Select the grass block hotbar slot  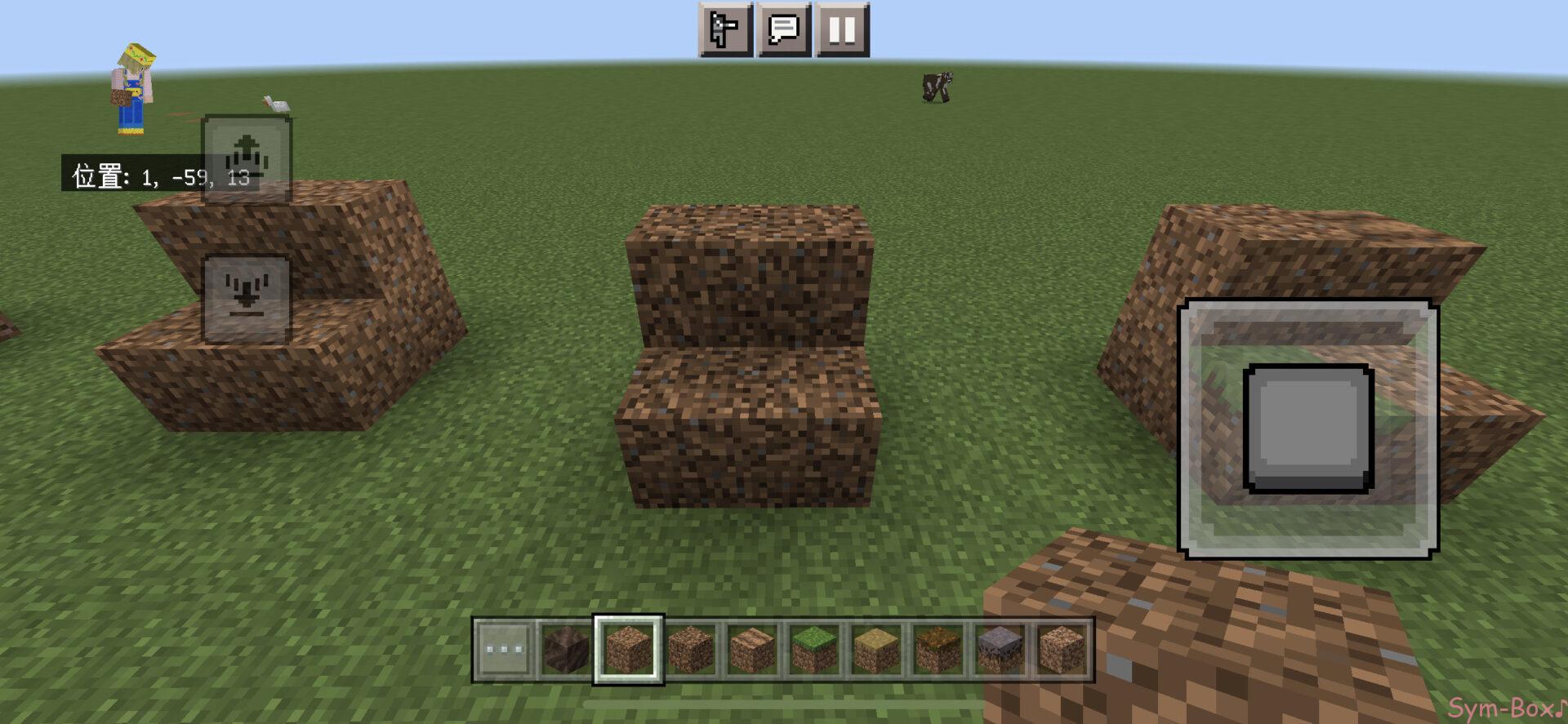point(814,650)
